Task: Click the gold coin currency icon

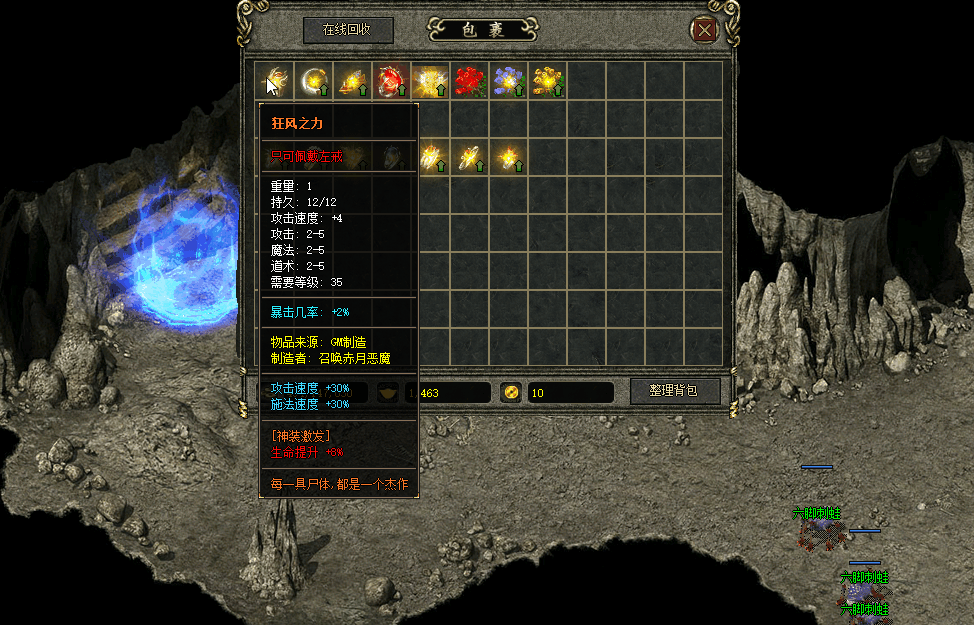Action: (510, 392)
